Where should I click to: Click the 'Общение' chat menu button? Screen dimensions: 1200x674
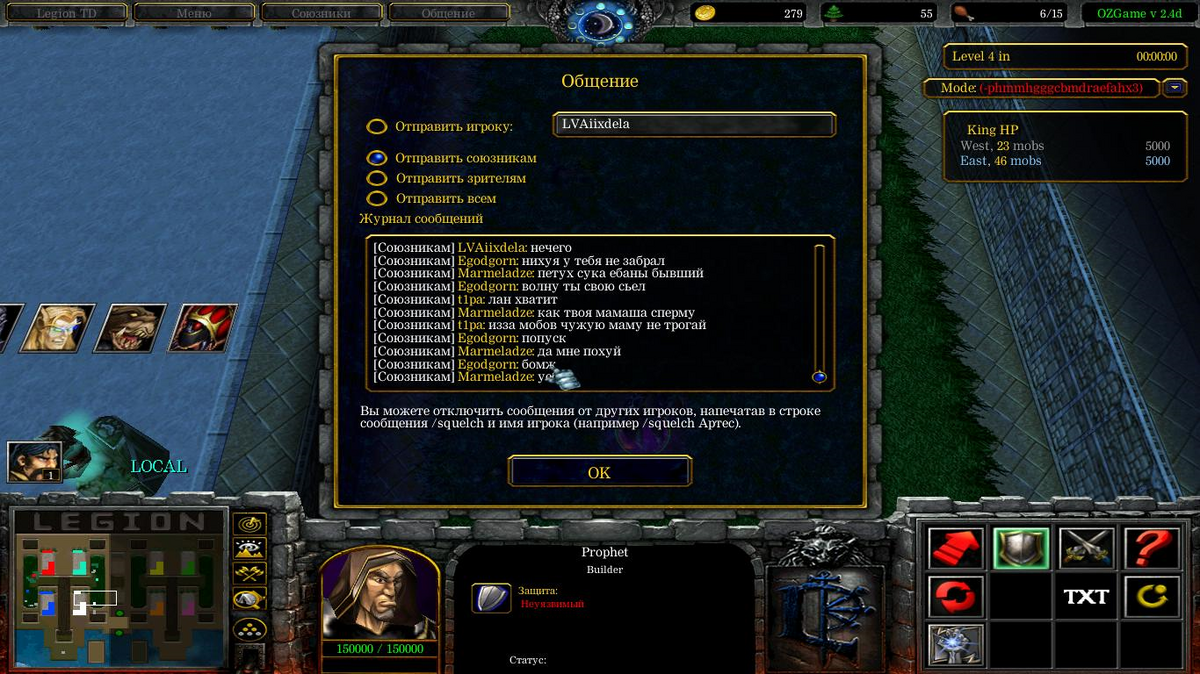point(448,14)
